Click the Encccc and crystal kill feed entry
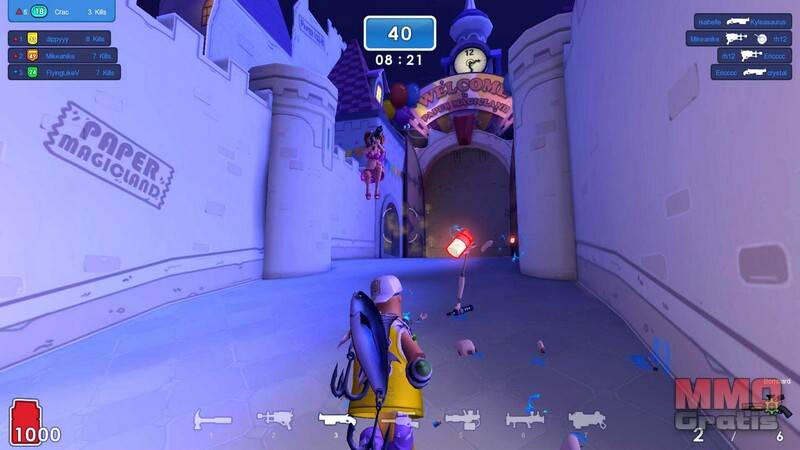Image resolution: width=800 pixels, height=450 pixels. point(742,72)
